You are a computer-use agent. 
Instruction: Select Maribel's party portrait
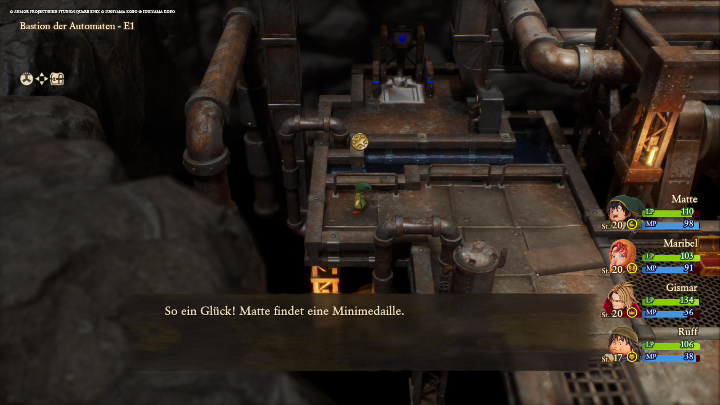(623, 255)
